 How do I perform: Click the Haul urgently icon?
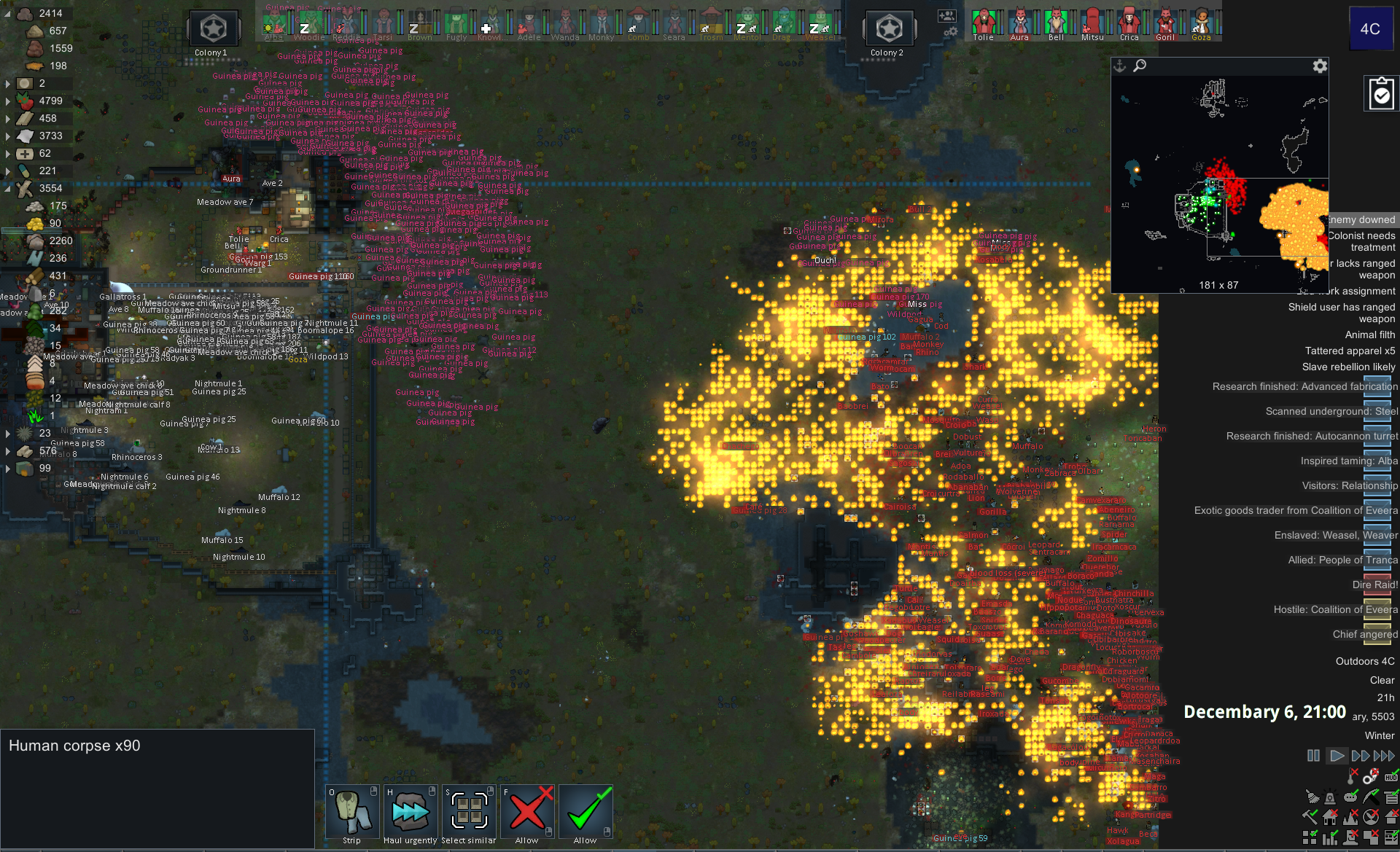[410, 810]
